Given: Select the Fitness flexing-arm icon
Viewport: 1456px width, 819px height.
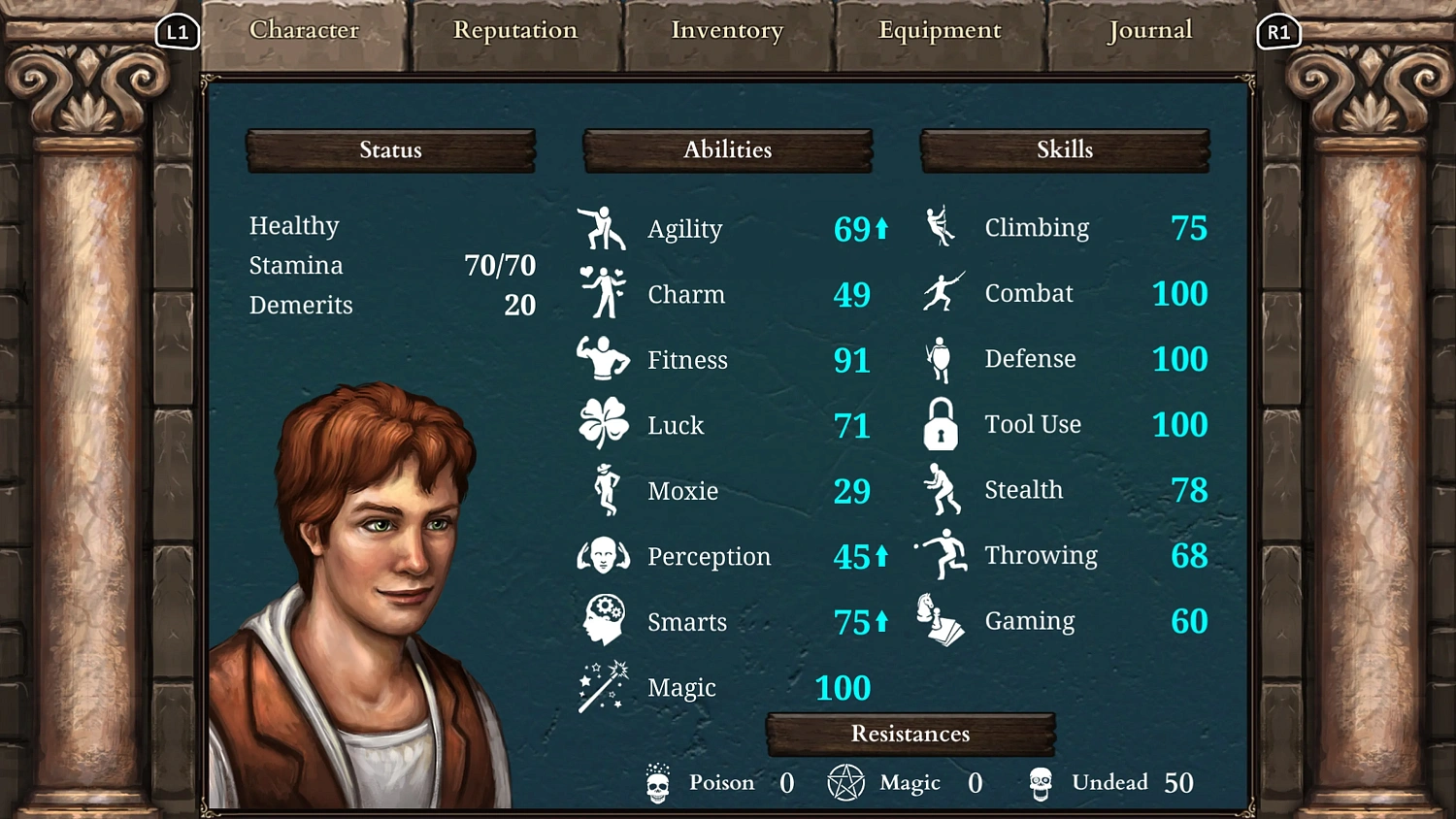Looking at the screenshot, I should tap(602, 357).
